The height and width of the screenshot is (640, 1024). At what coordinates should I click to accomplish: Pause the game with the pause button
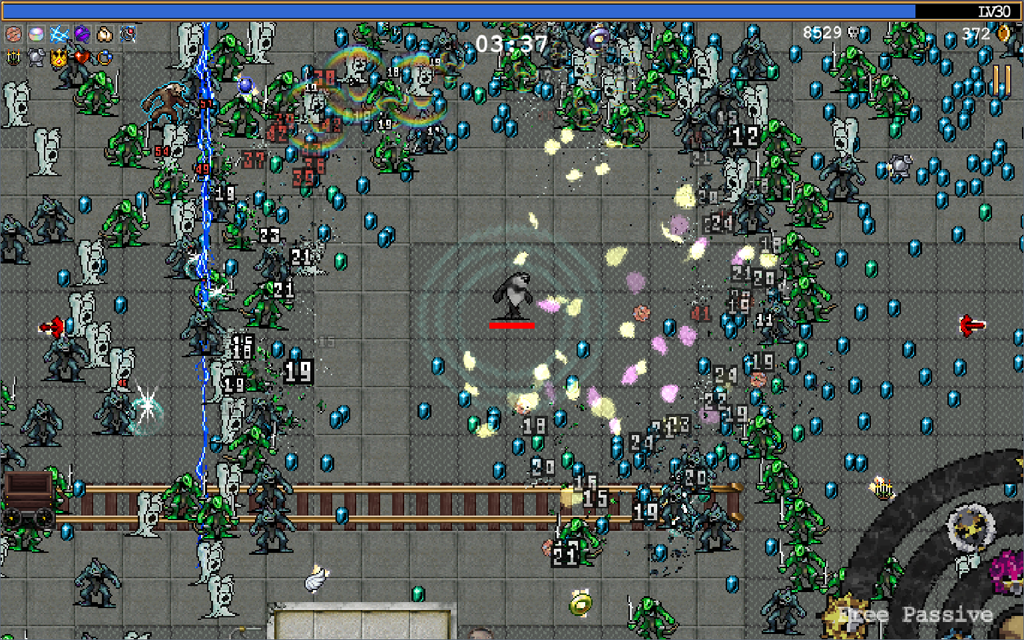pyautogui.click(x=1000, y=82)
